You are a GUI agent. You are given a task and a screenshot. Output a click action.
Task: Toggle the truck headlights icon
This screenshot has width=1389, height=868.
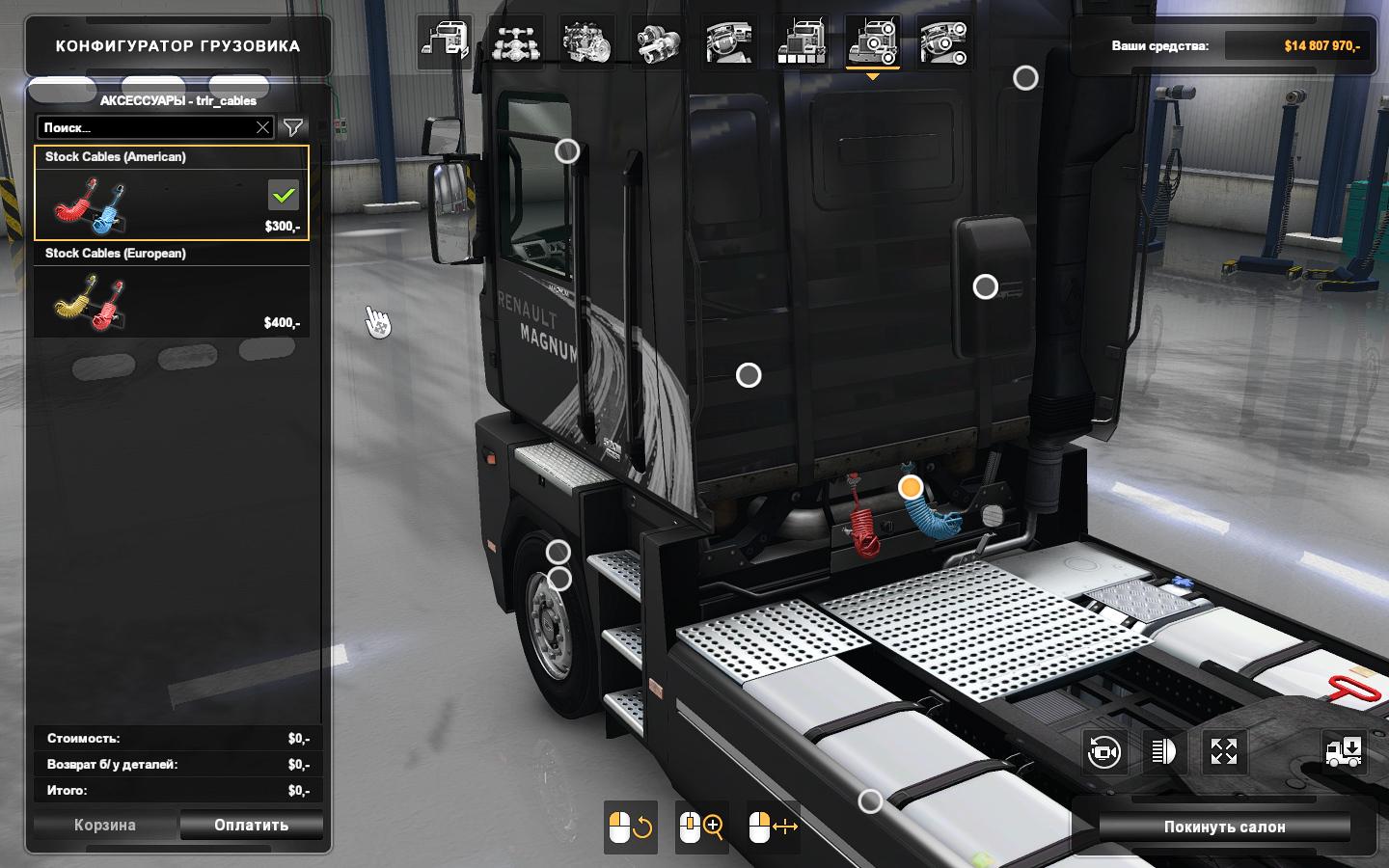tap(1163, 751)
